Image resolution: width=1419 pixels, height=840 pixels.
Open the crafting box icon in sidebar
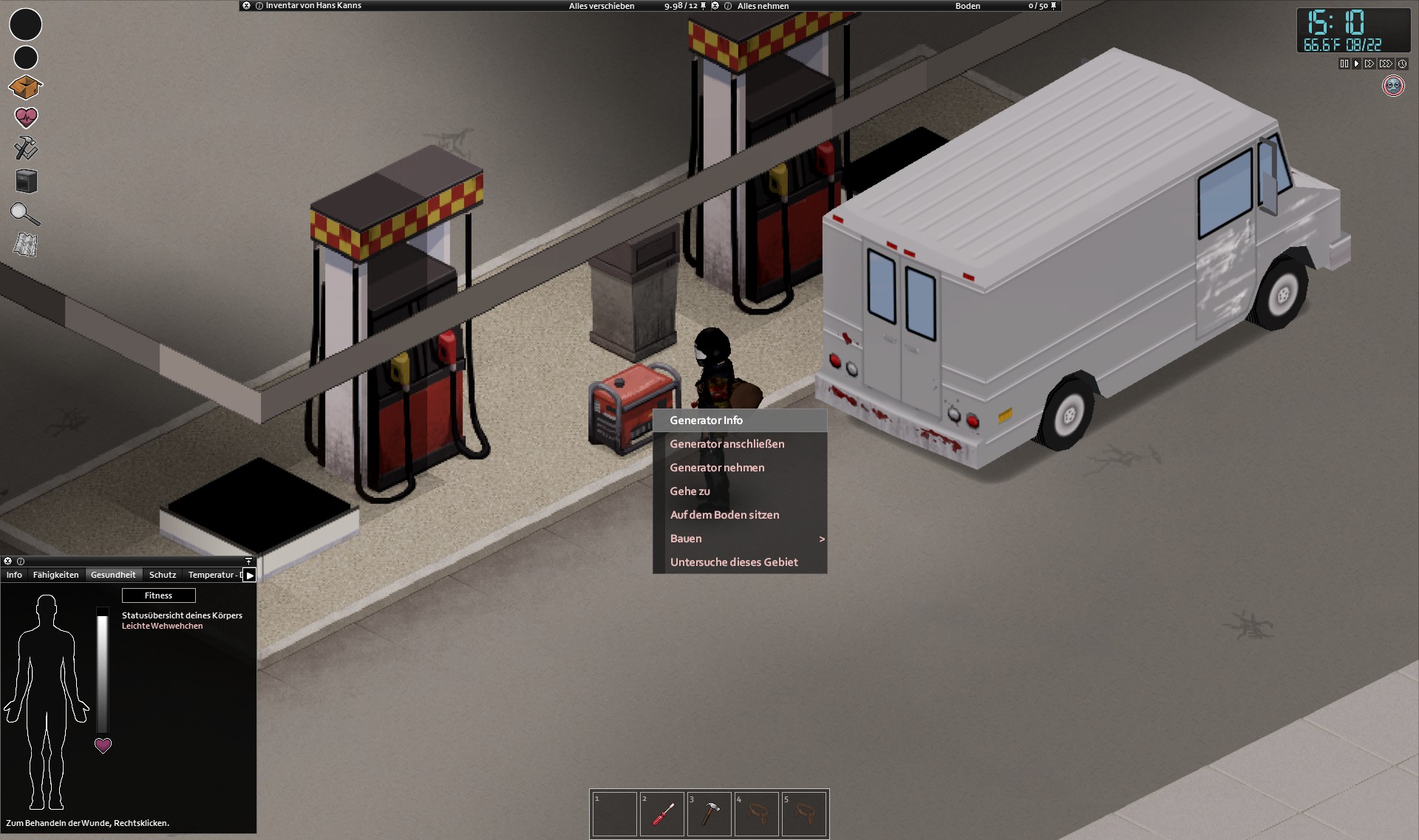(26, 86)
